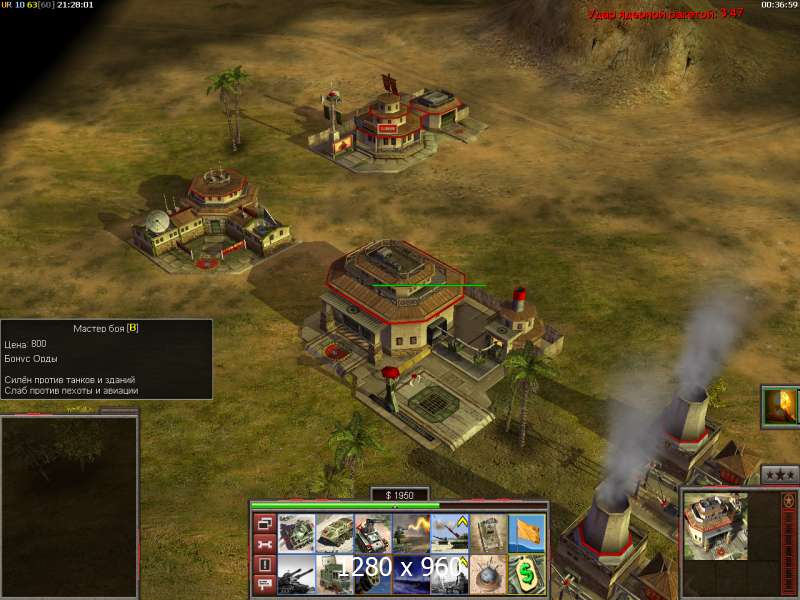Set rally point with the orange flag

click(524, 533)
